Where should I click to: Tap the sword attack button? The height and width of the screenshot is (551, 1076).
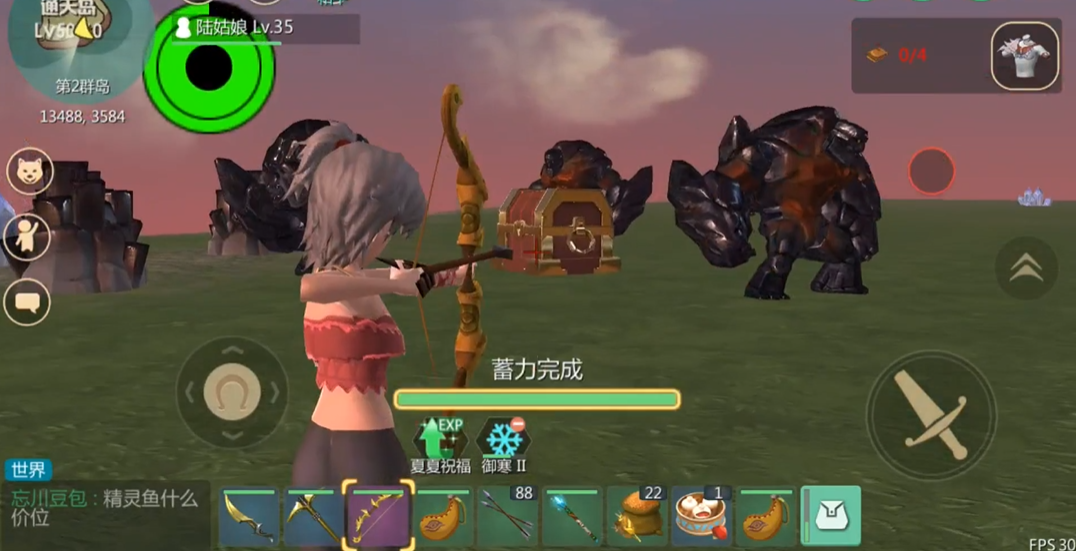click(x=931, y=414)
